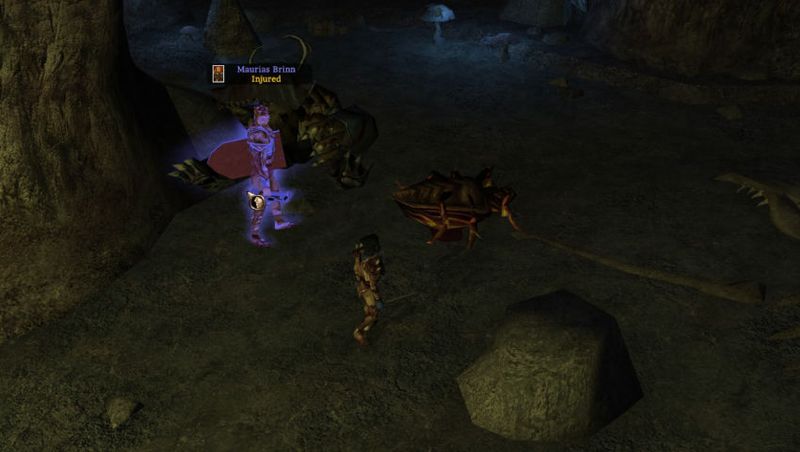Select the Maurias Brinn nameplate label

coord(266,69)
